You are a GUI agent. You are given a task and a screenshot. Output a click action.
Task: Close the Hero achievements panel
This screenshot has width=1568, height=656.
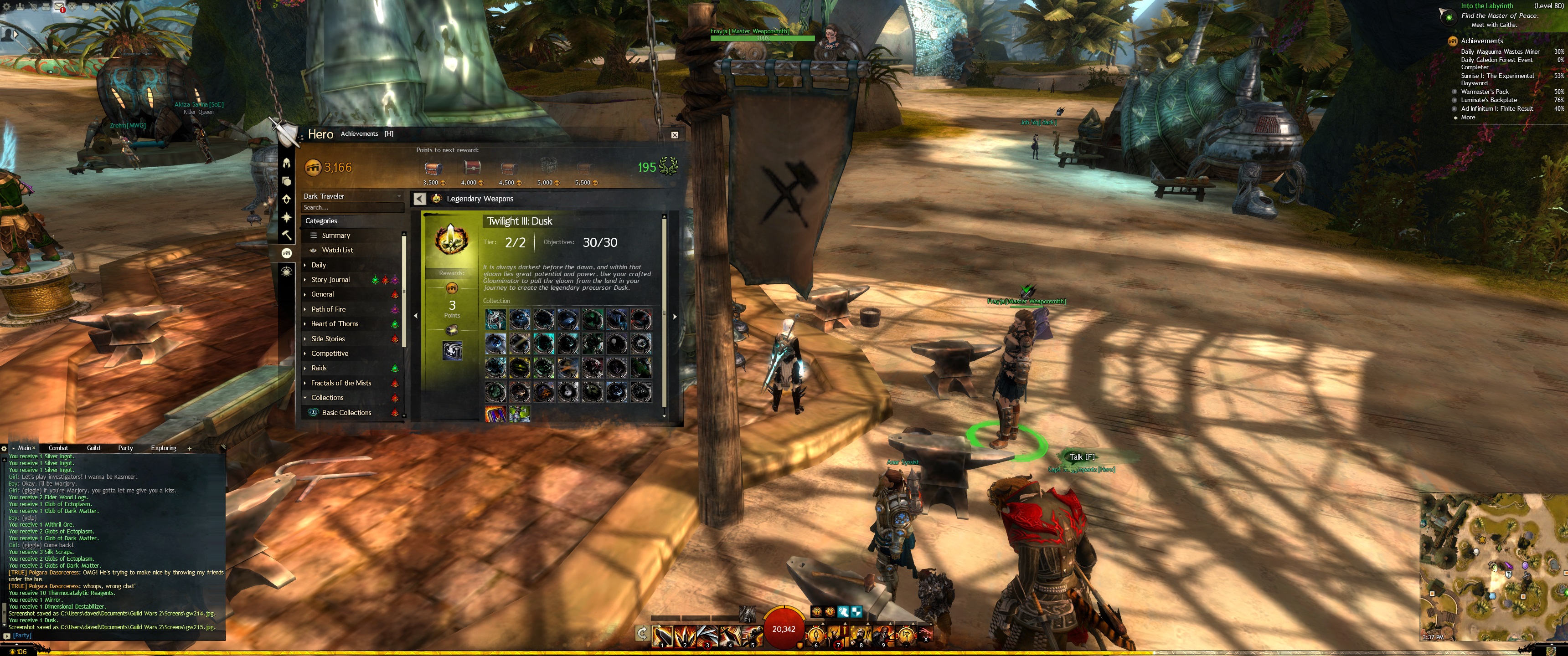675,135
